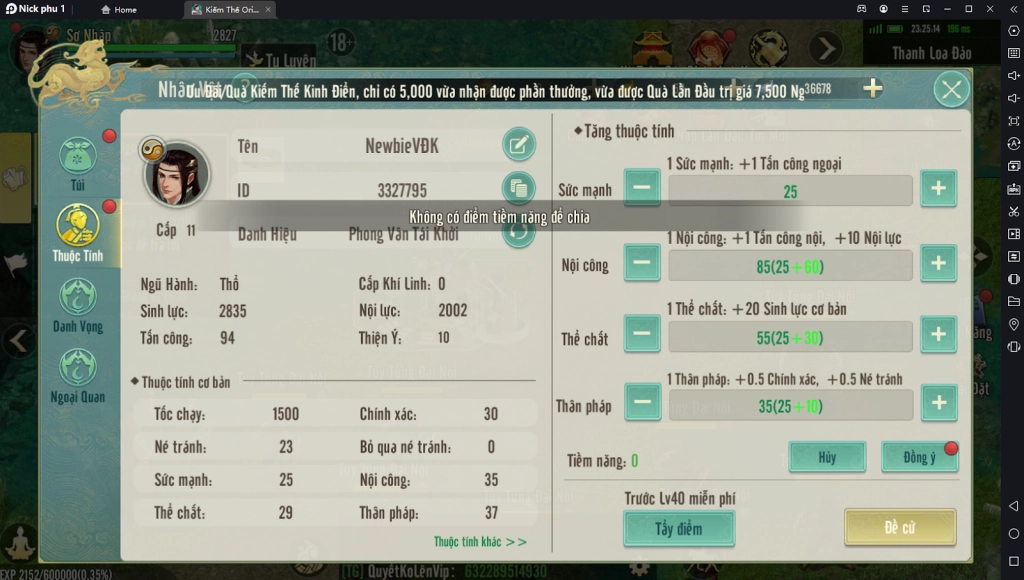Remove a point from Nội công
1024x580 pixels.
pyautogui.click(x=642, y=263)
